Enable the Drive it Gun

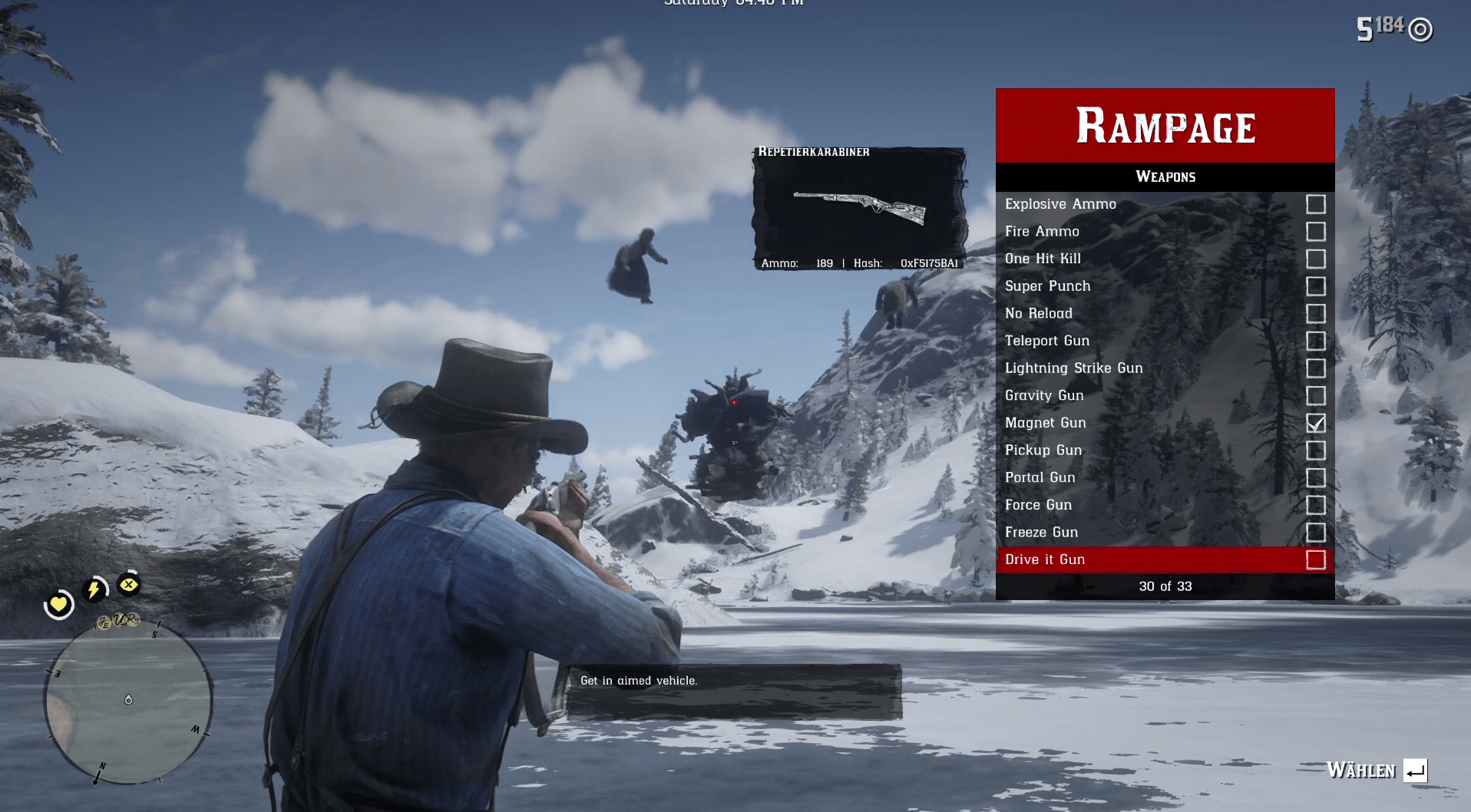[1316, 559]
